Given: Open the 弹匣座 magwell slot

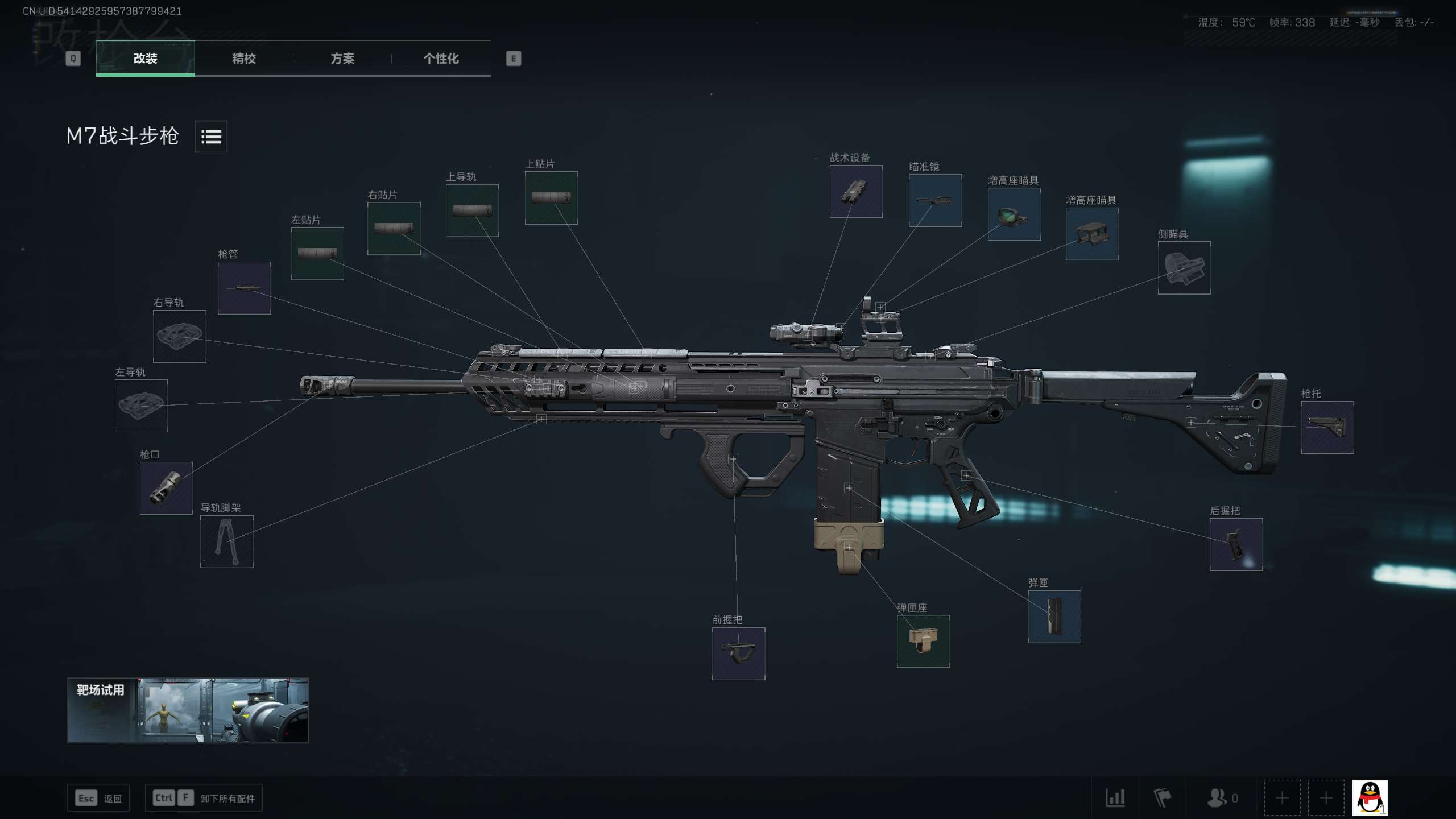Looking at the screenshot, I should click(x=923, y=642).
